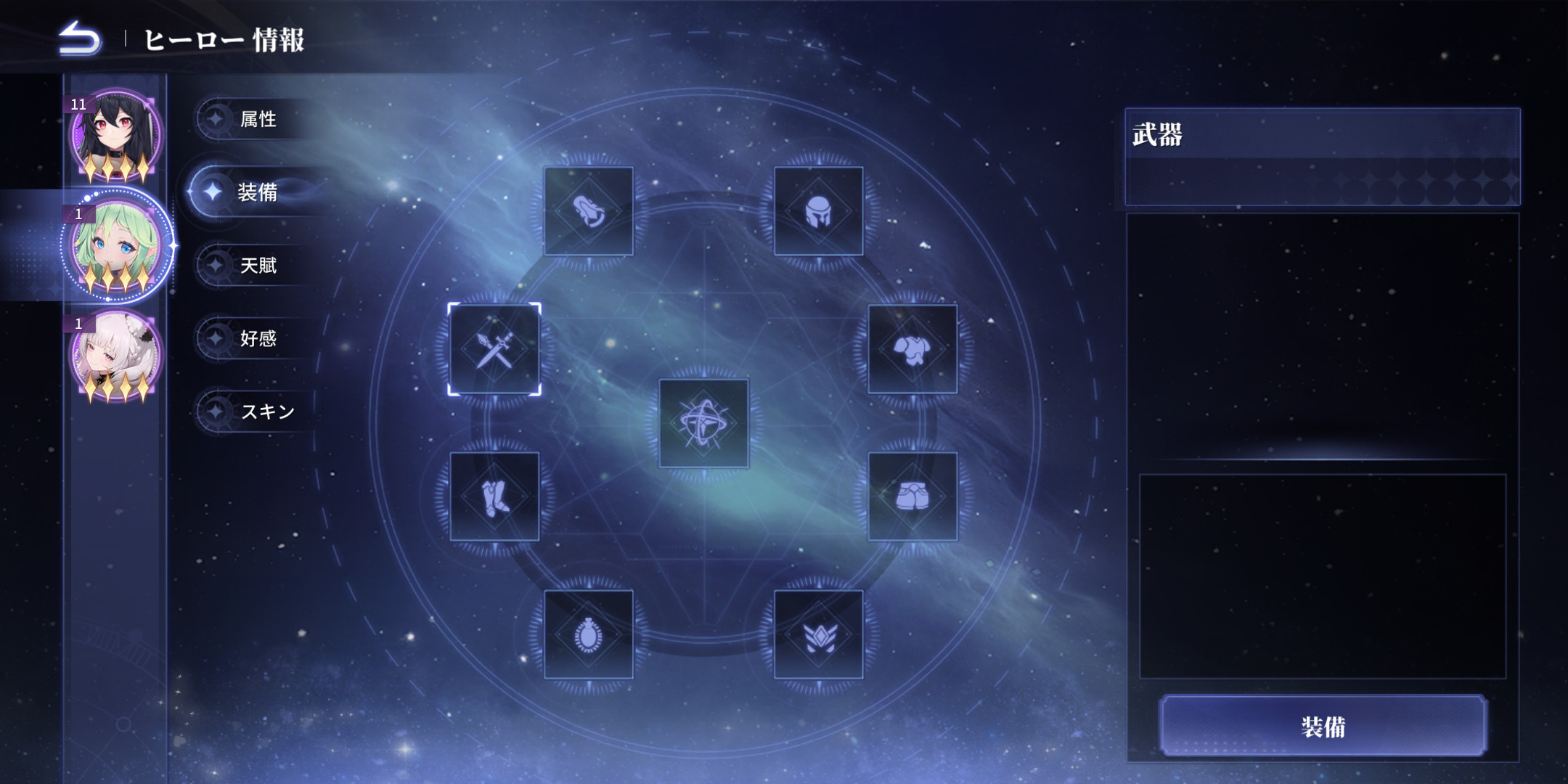Select the central orb artifact slot
The image size is (1568, 784).
click(703, 423)
